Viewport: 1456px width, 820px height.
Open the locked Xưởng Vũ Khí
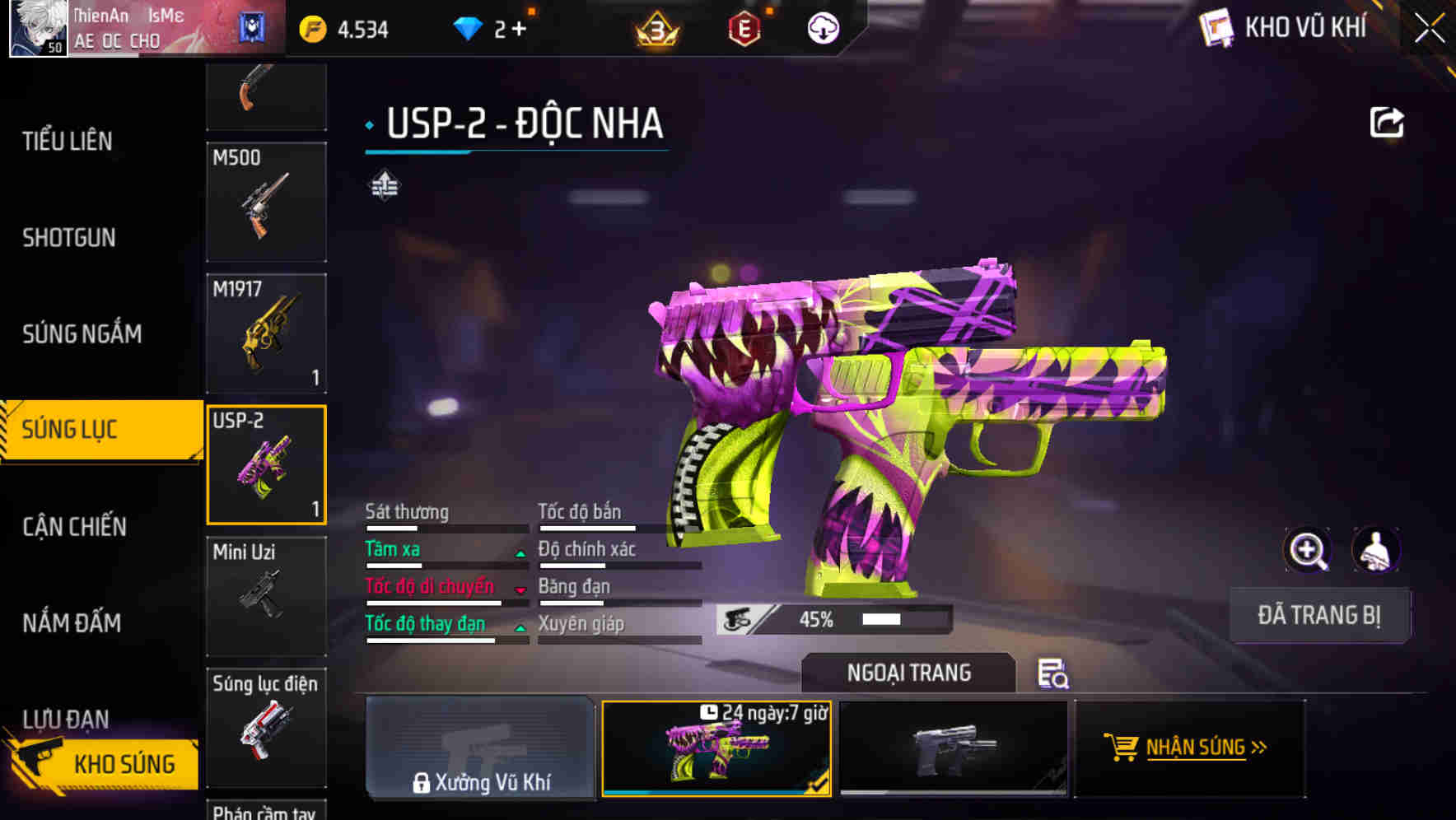[x=480, y=749]
